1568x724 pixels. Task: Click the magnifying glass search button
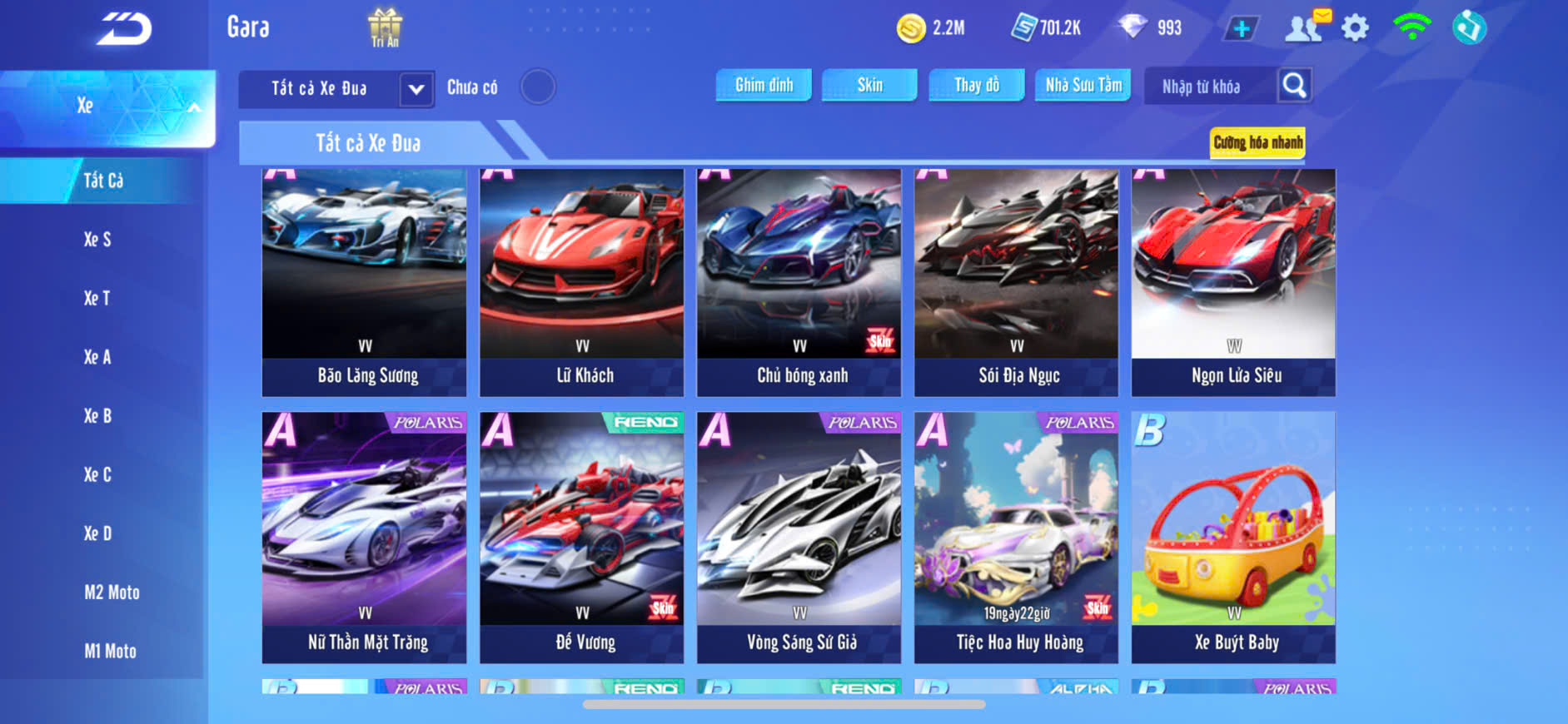[x=1294, y=85]
